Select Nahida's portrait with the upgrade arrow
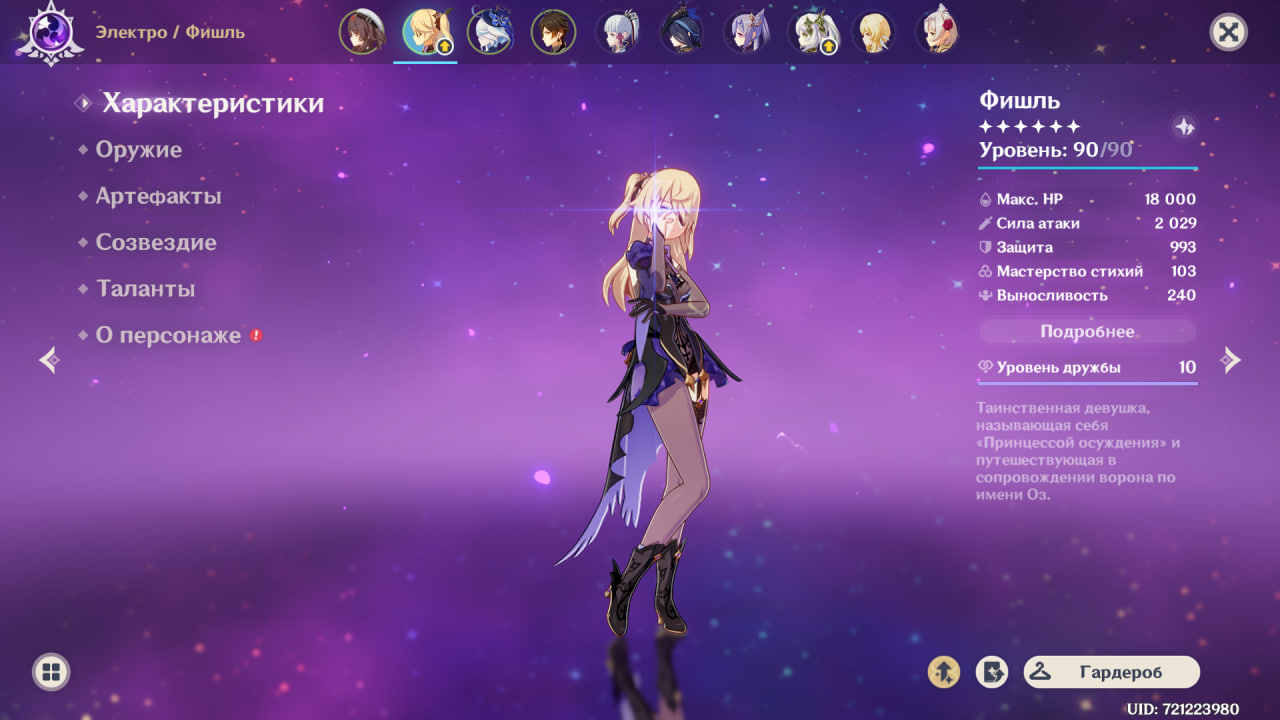Screen dimensions: 1280x720 (809, 32)
